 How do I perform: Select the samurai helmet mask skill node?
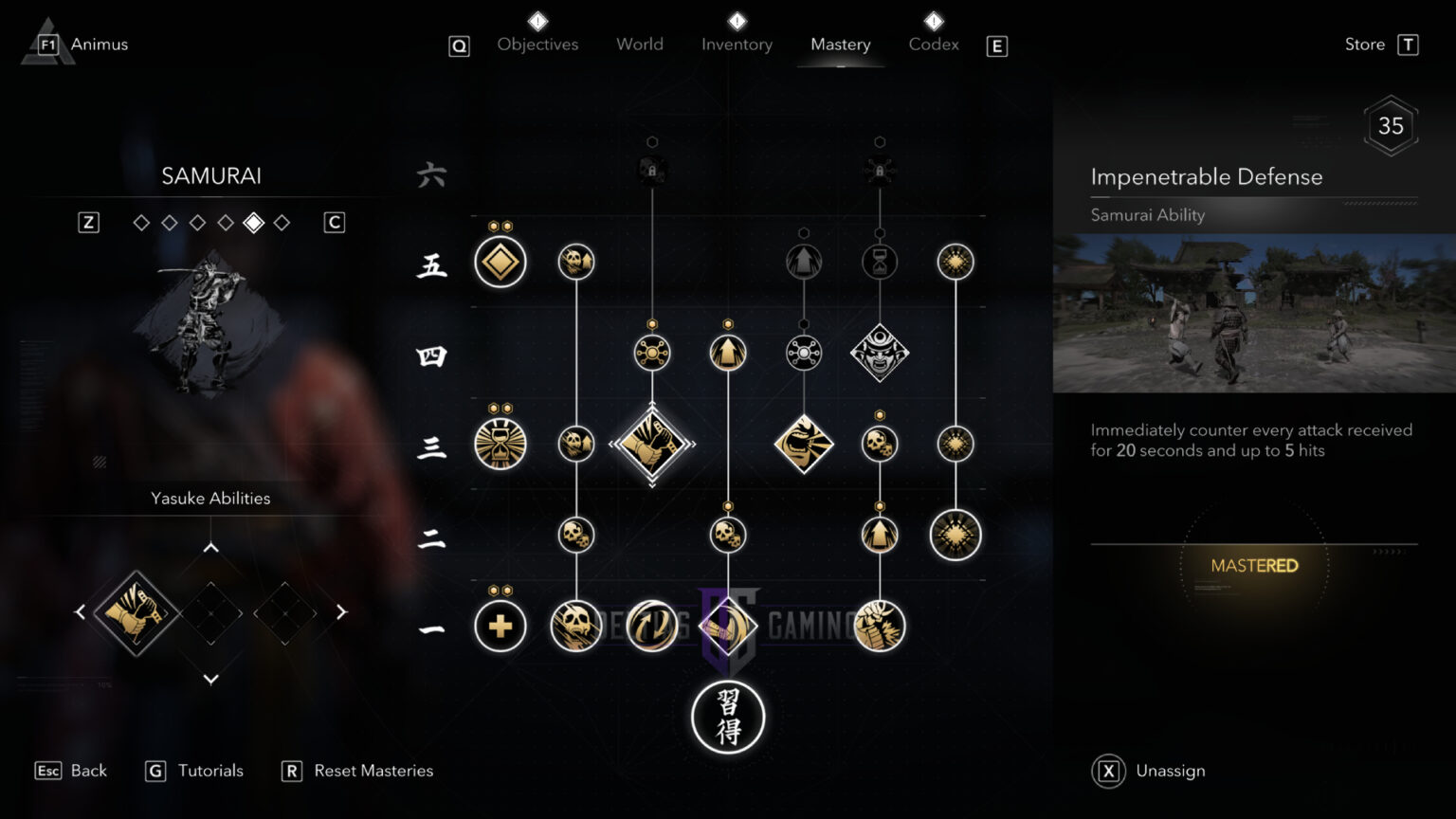[x=880, y=353]
